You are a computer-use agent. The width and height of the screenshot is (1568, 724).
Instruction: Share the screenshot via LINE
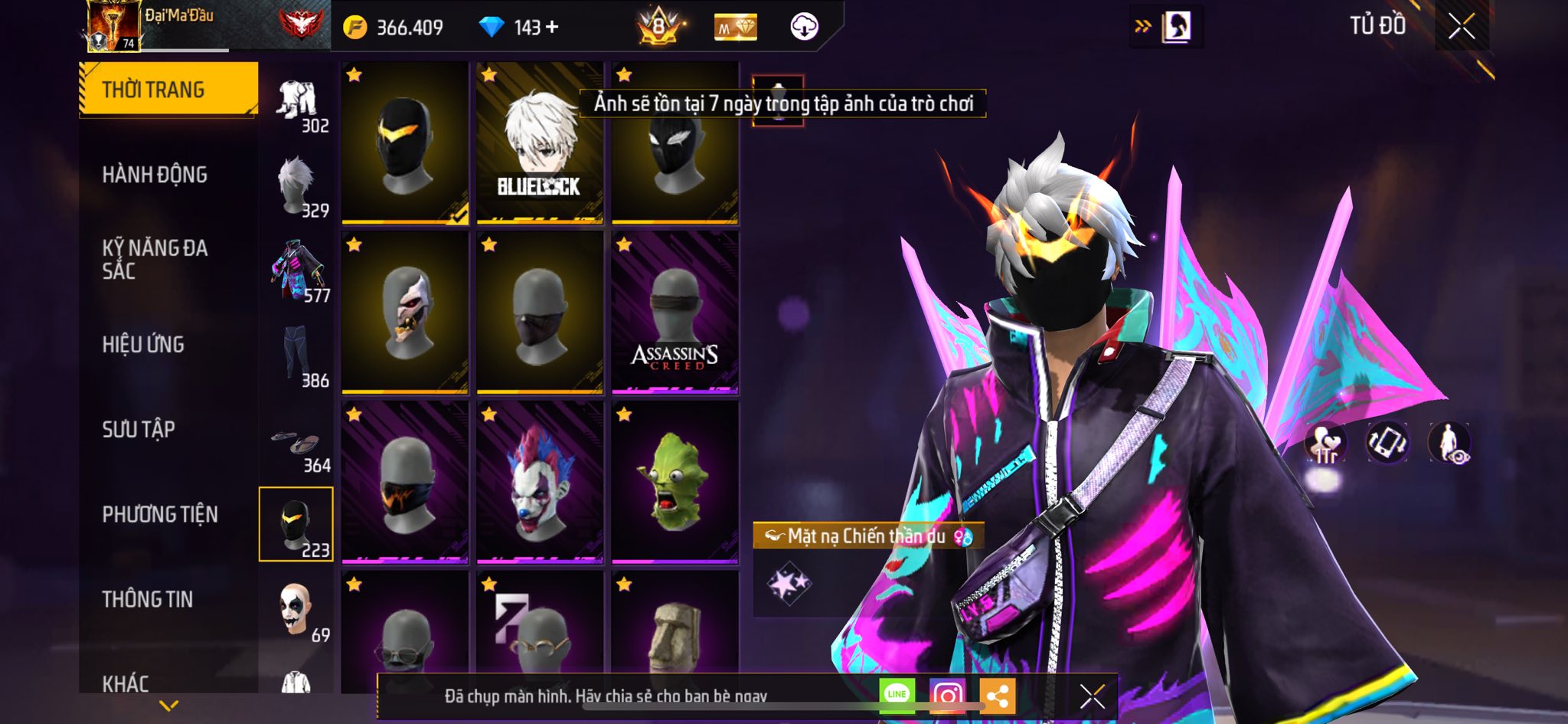tap(897, 695)
